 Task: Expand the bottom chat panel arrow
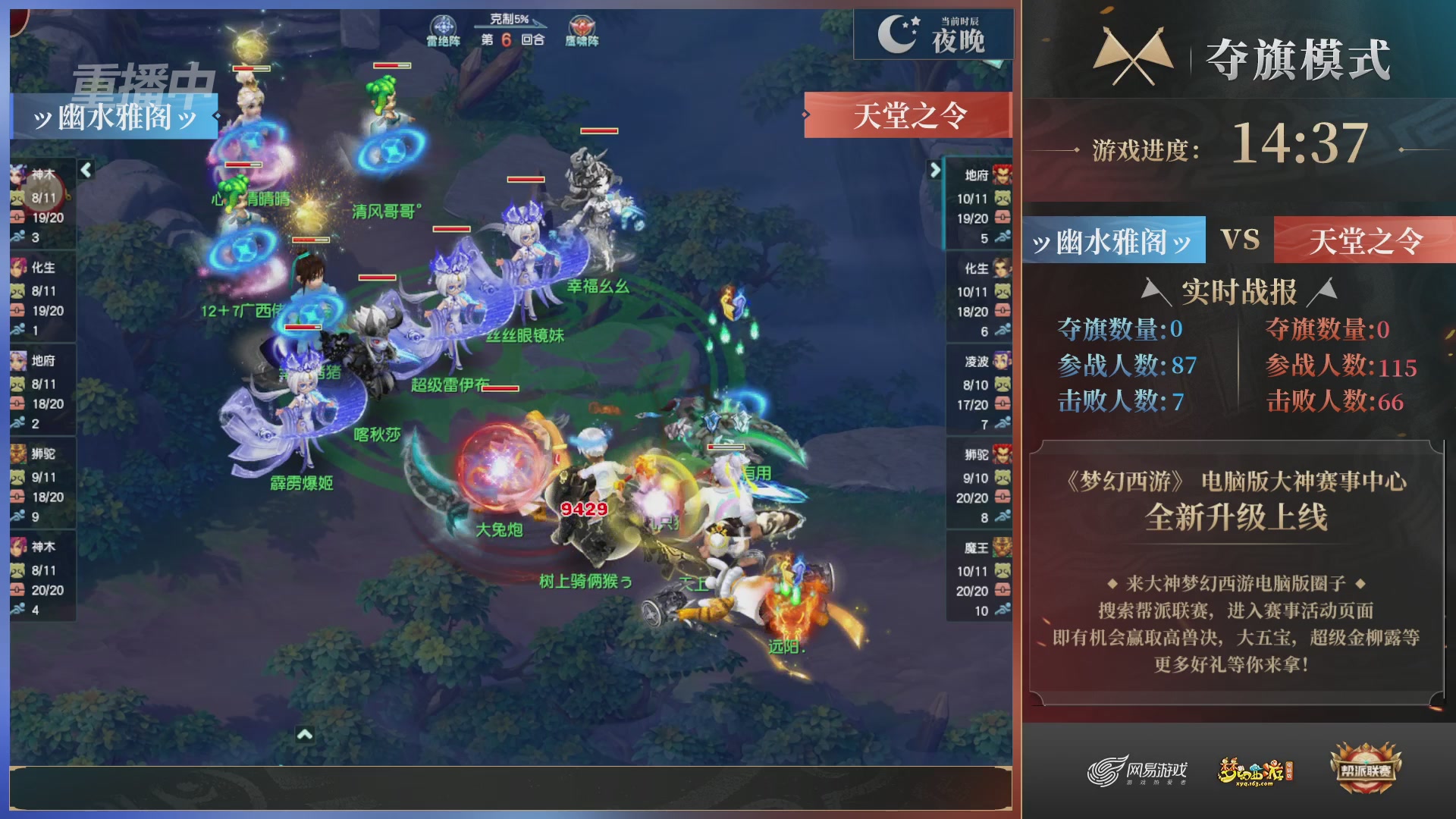(x=305, y=735)
